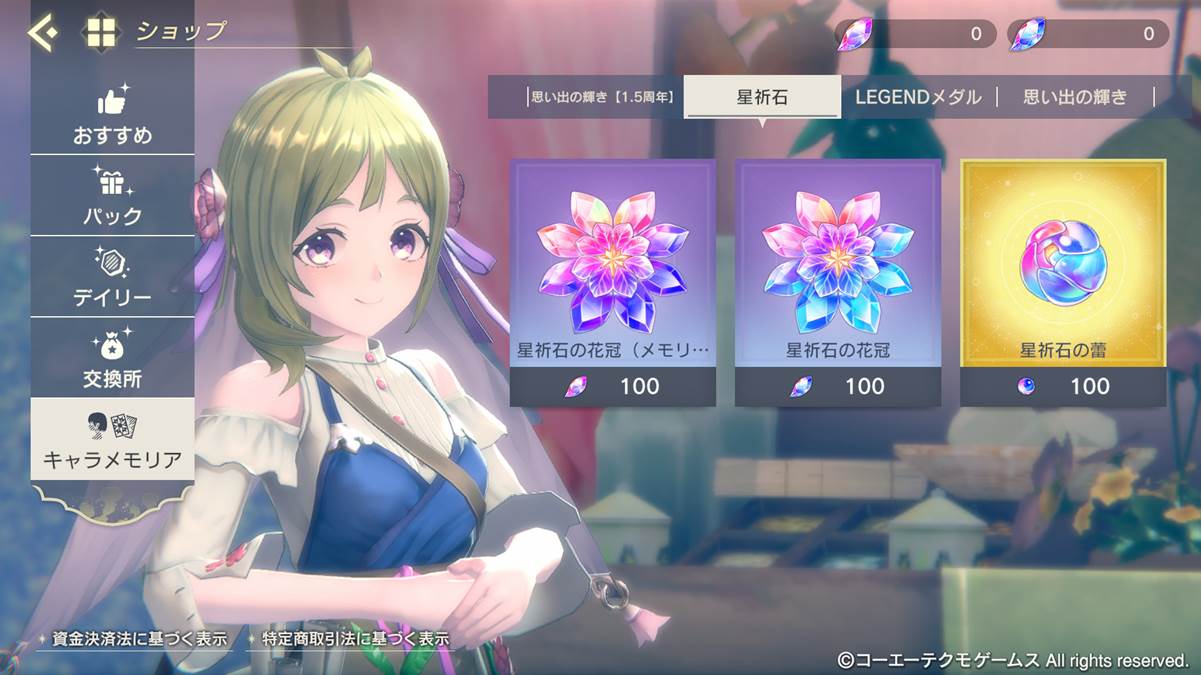Screen dimensions: 1201x675
Task: Select the 星祈石 tab
Action: tap(762, 98)
